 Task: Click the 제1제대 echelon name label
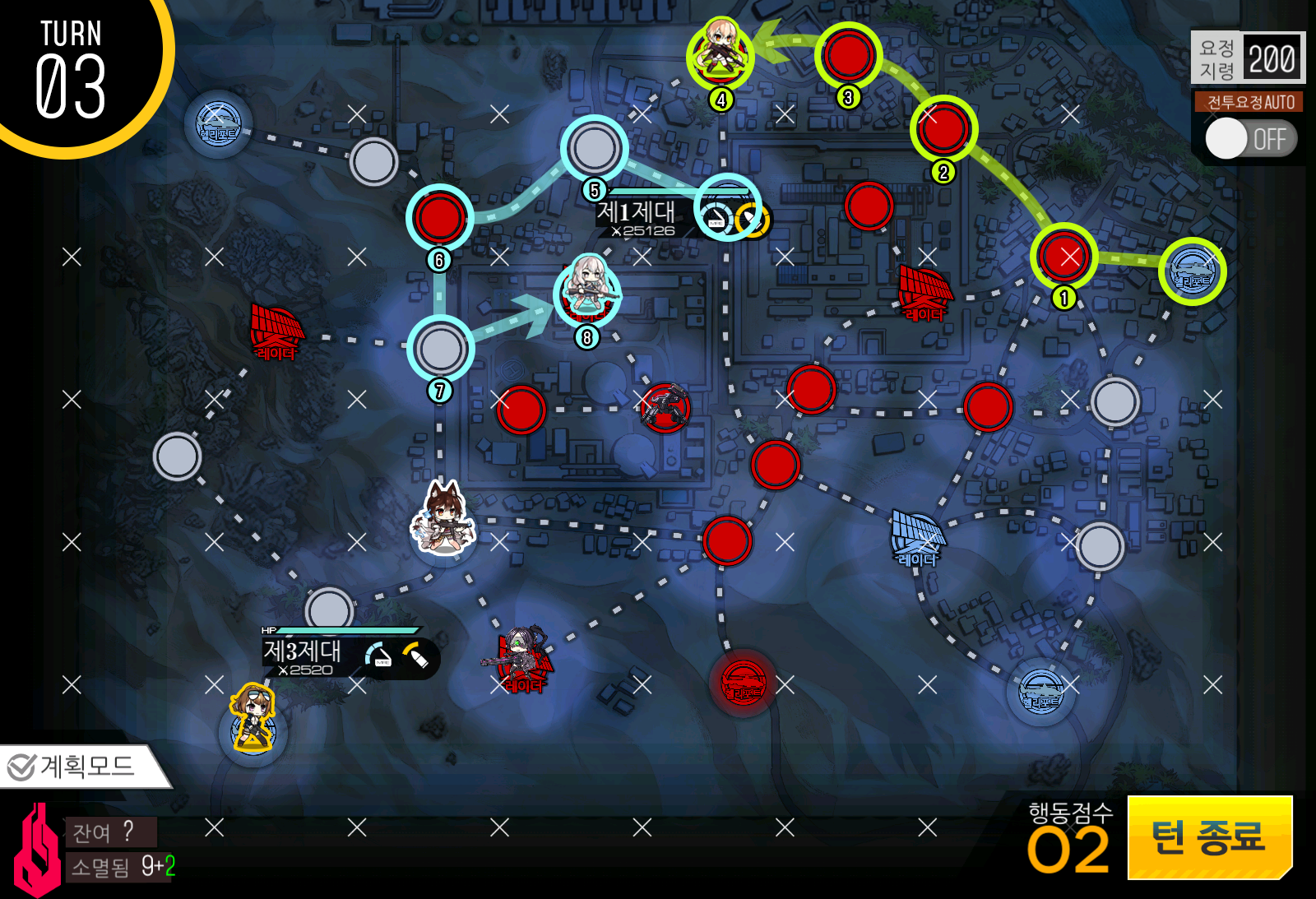pyautogui.click(x=637, y=214)
